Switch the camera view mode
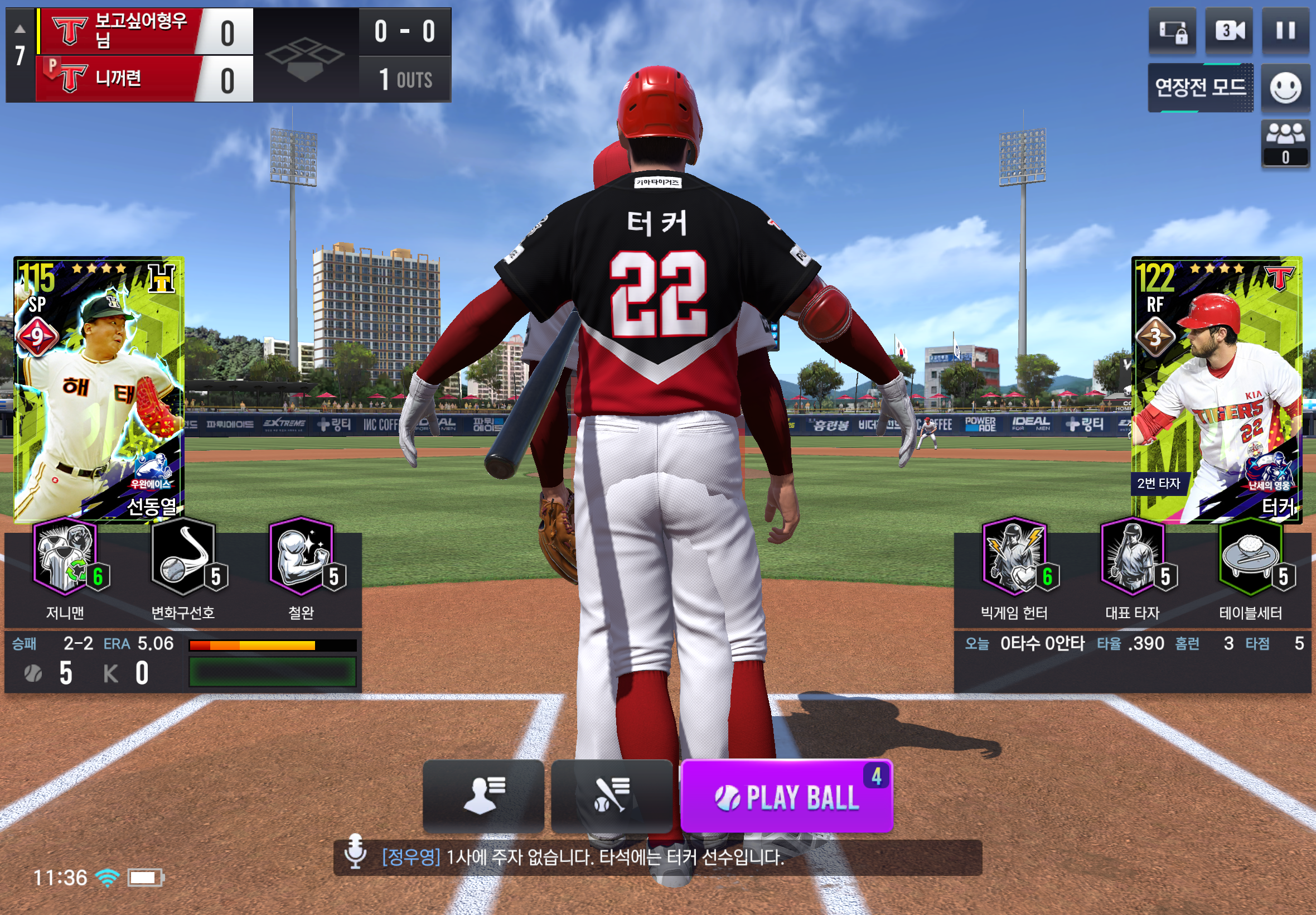Viewport: 1316px width, 915px height. click(x=1229, y=30)
